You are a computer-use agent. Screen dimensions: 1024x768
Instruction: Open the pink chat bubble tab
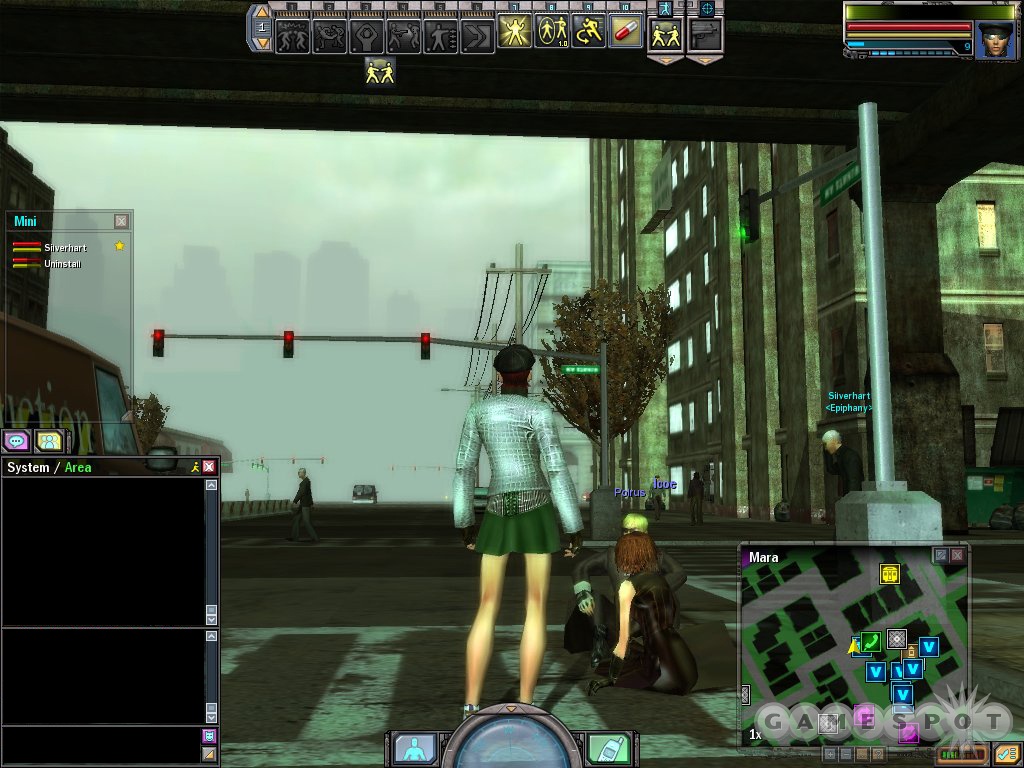[16, 440]
